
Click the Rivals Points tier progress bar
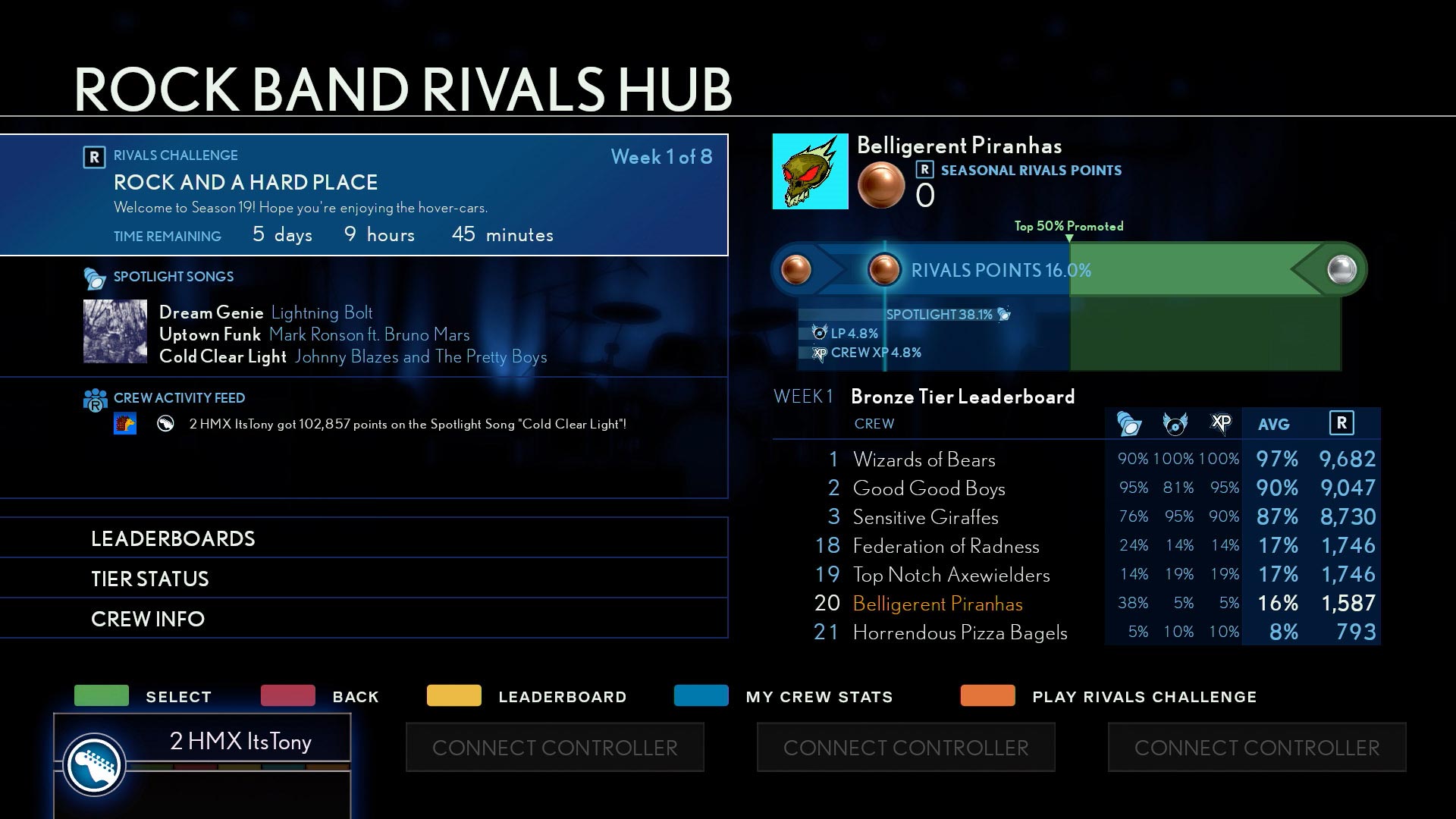click(x=1068, y=270)
